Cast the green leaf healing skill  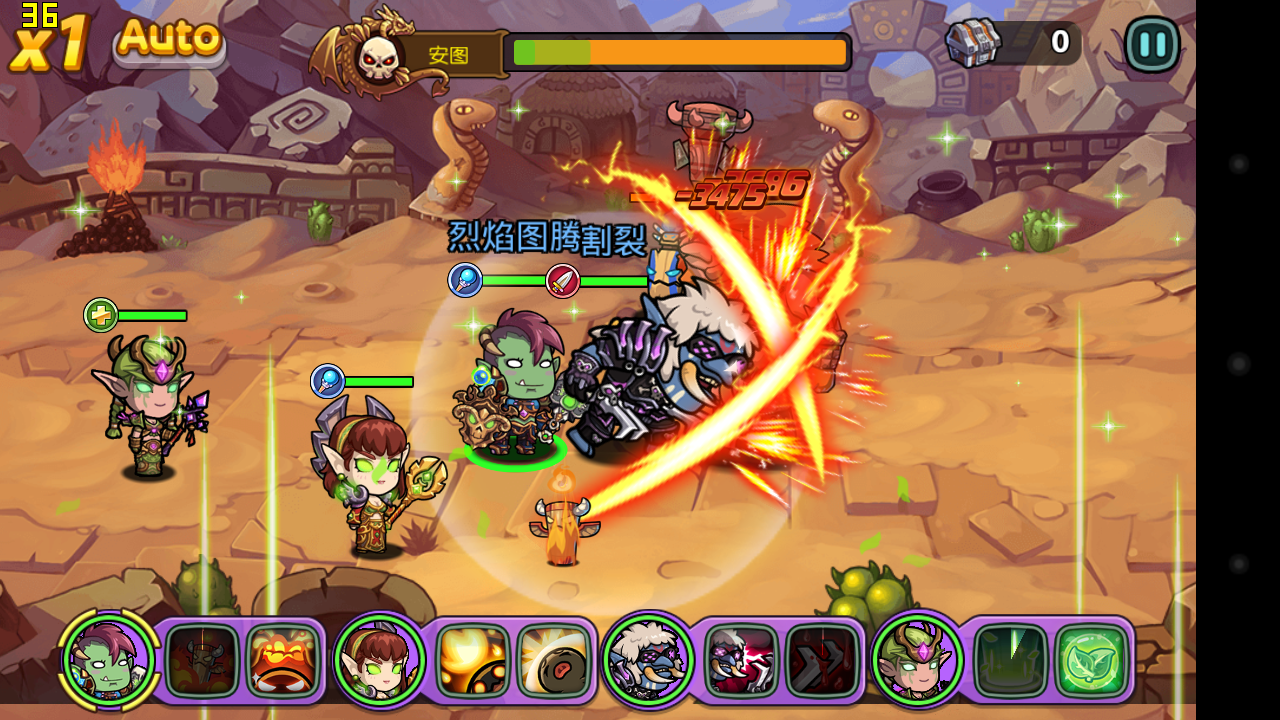1091,660
